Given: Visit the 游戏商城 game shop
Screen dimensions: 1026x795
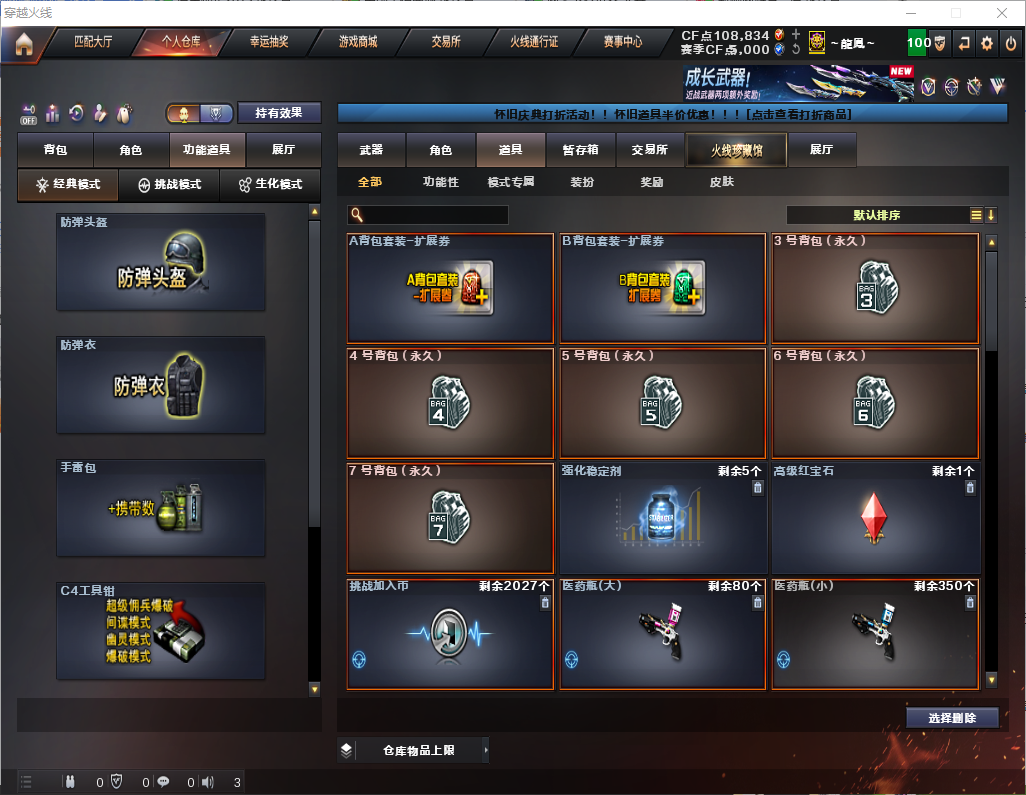Looking at the screenshot, I should (x=358, y=42).
